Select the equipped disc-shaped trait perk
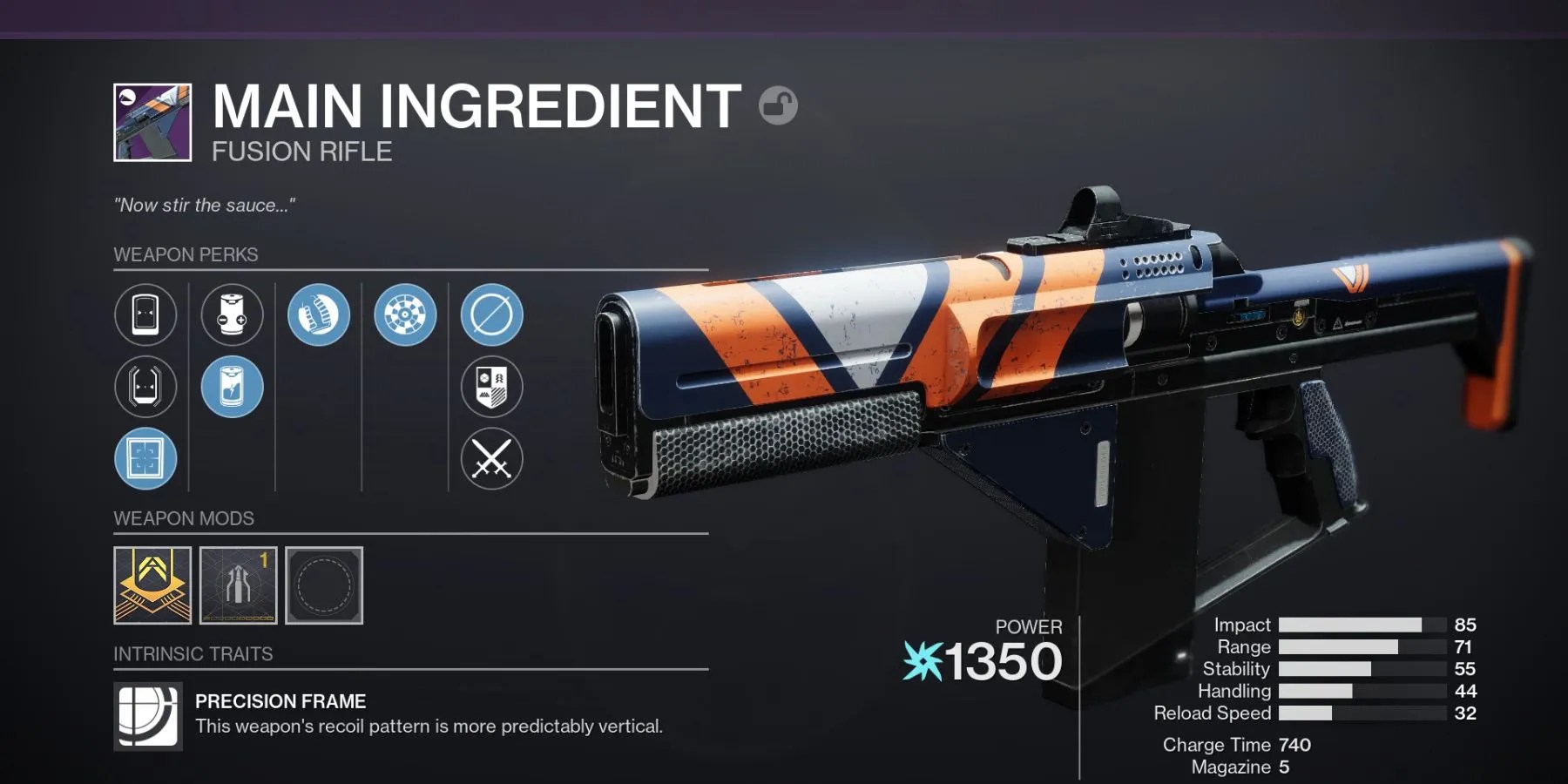Viewport: 1568px width, 784px height. [404, 315]
